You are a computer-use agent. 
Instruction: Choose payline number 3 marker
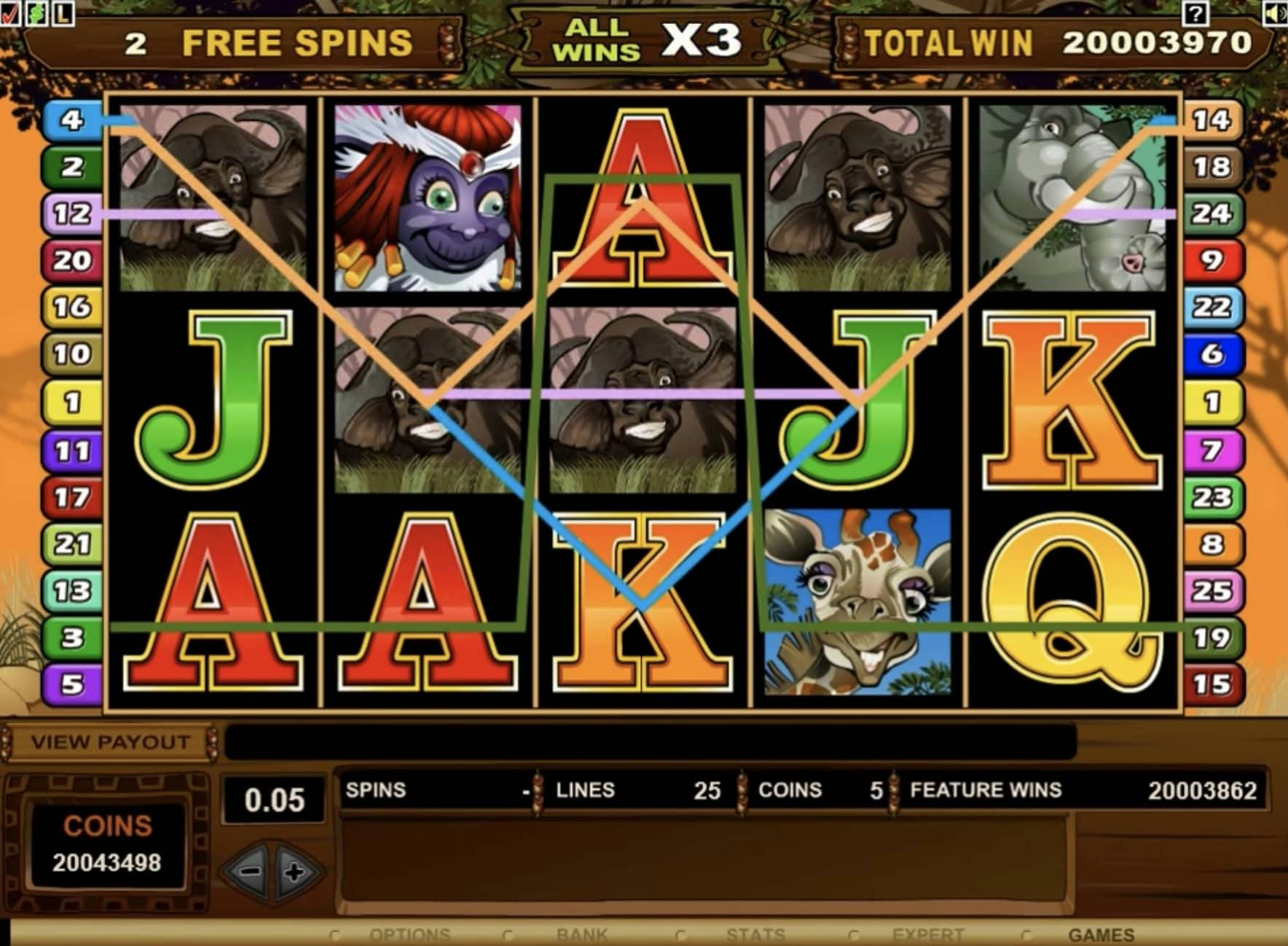71,638
